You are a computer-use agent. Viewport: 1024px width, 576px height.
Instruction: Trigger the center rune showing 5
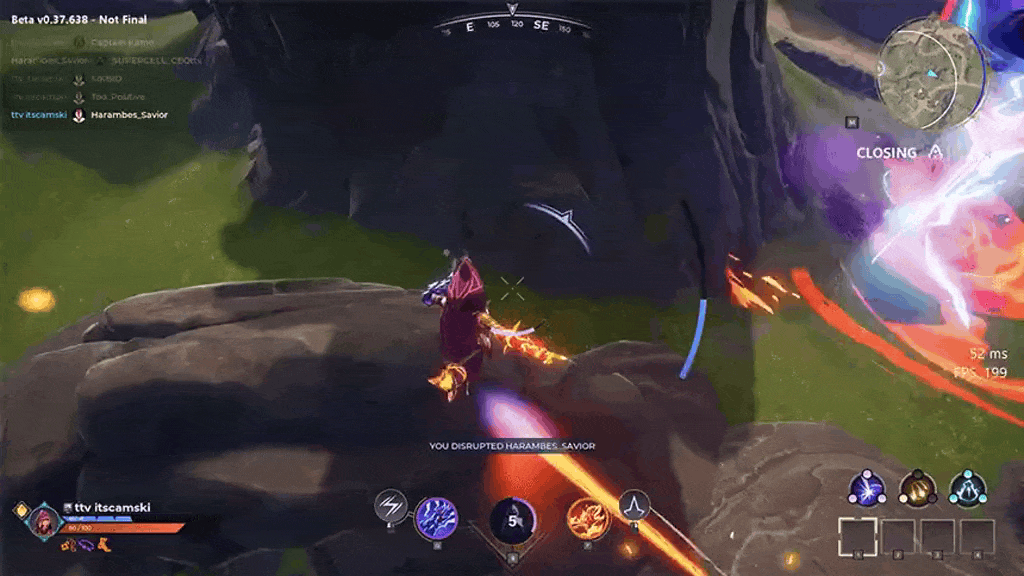tap(512, 520)
